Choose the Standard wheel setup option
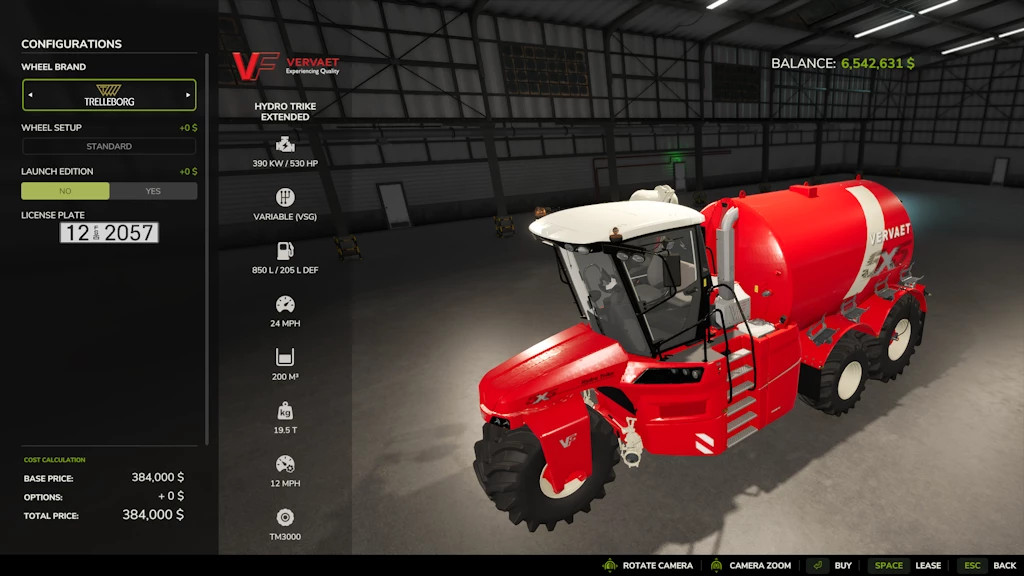 point(109,146)
